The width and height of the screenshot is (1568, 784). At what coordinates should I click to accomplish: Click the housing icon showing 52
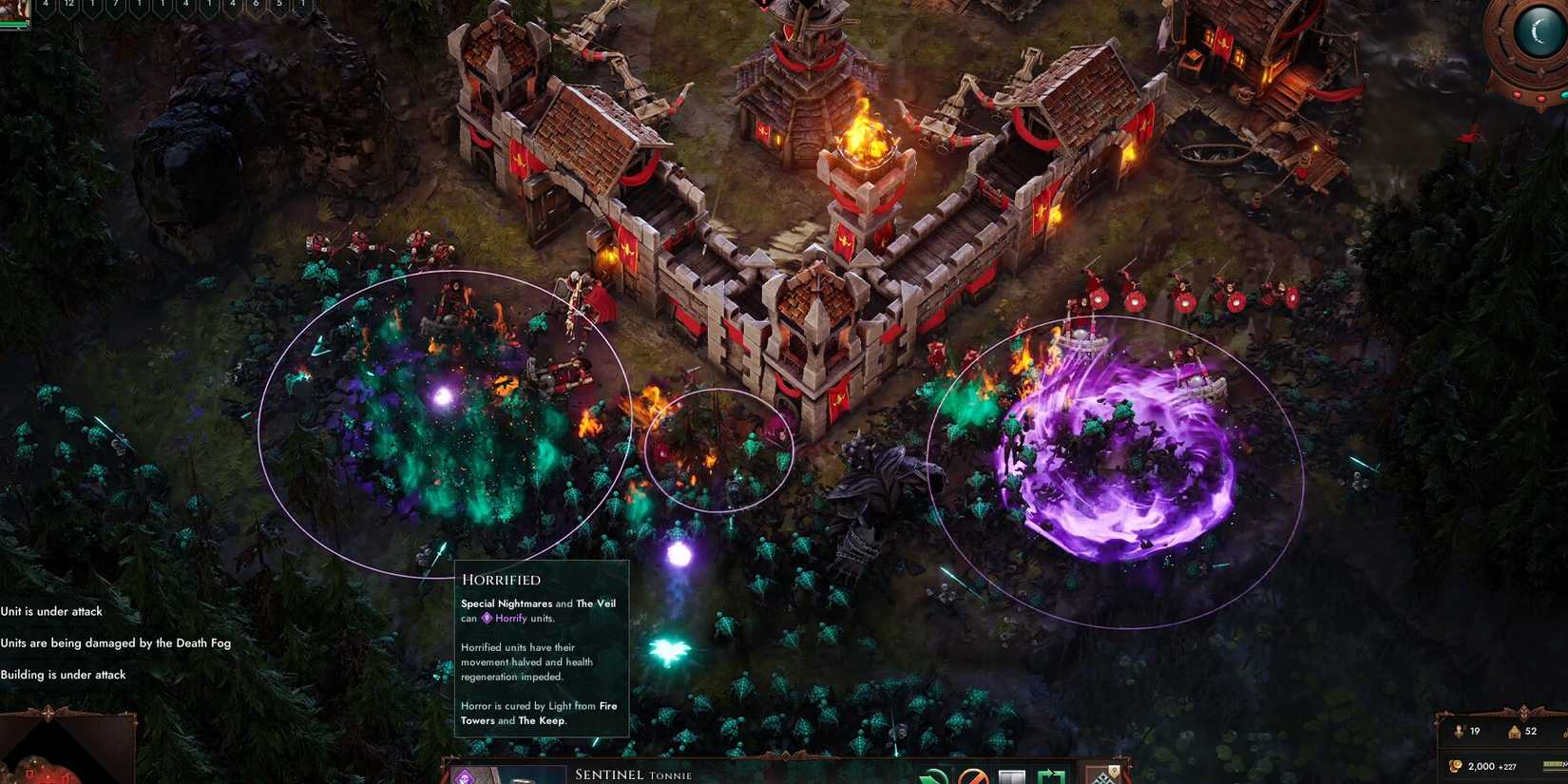(1514, 732)
